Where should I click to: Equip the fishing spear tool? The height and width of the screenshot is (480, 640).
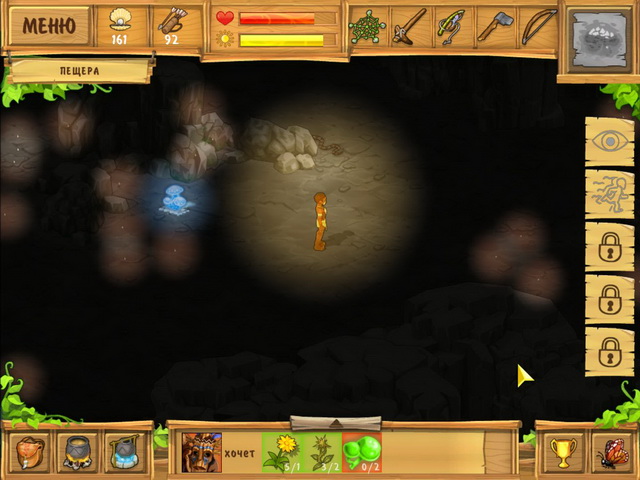[x=452, y=26]
